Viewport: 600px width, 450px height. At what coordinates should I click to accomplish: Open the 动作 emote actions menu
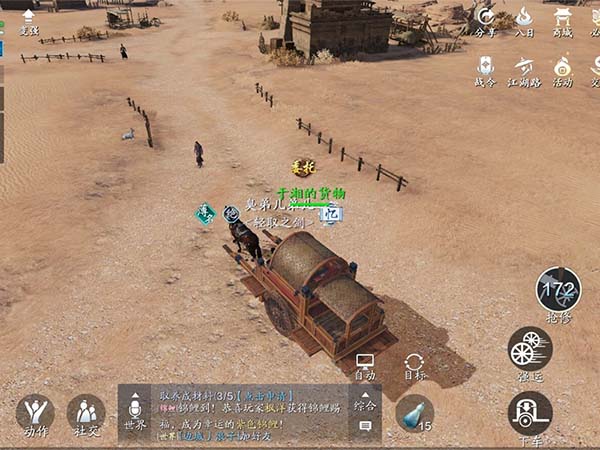pyautogui.click(x=35, y=413)
